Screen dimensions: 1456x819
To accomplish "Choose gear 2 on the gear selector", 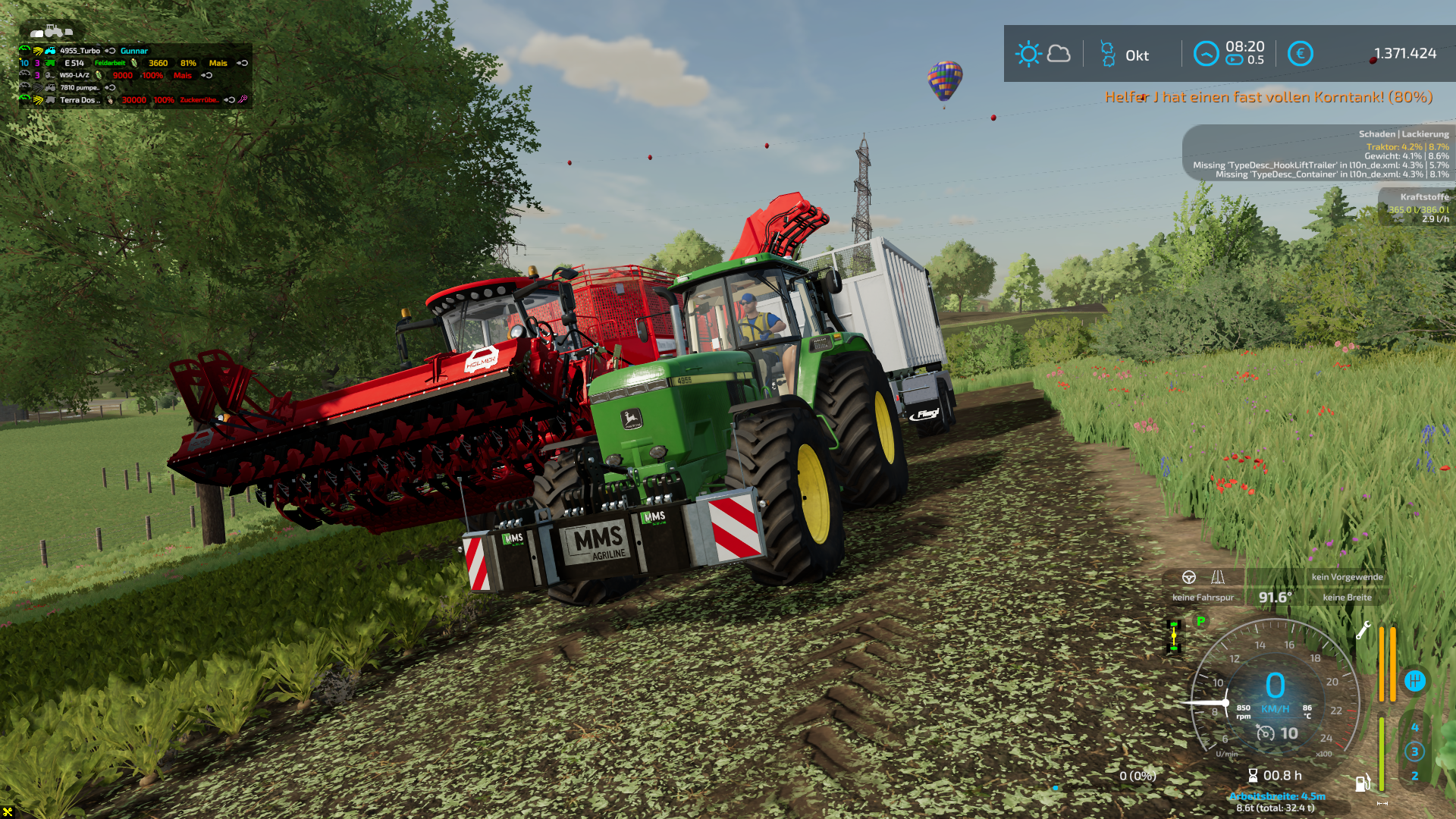I will coord(1414,776).
